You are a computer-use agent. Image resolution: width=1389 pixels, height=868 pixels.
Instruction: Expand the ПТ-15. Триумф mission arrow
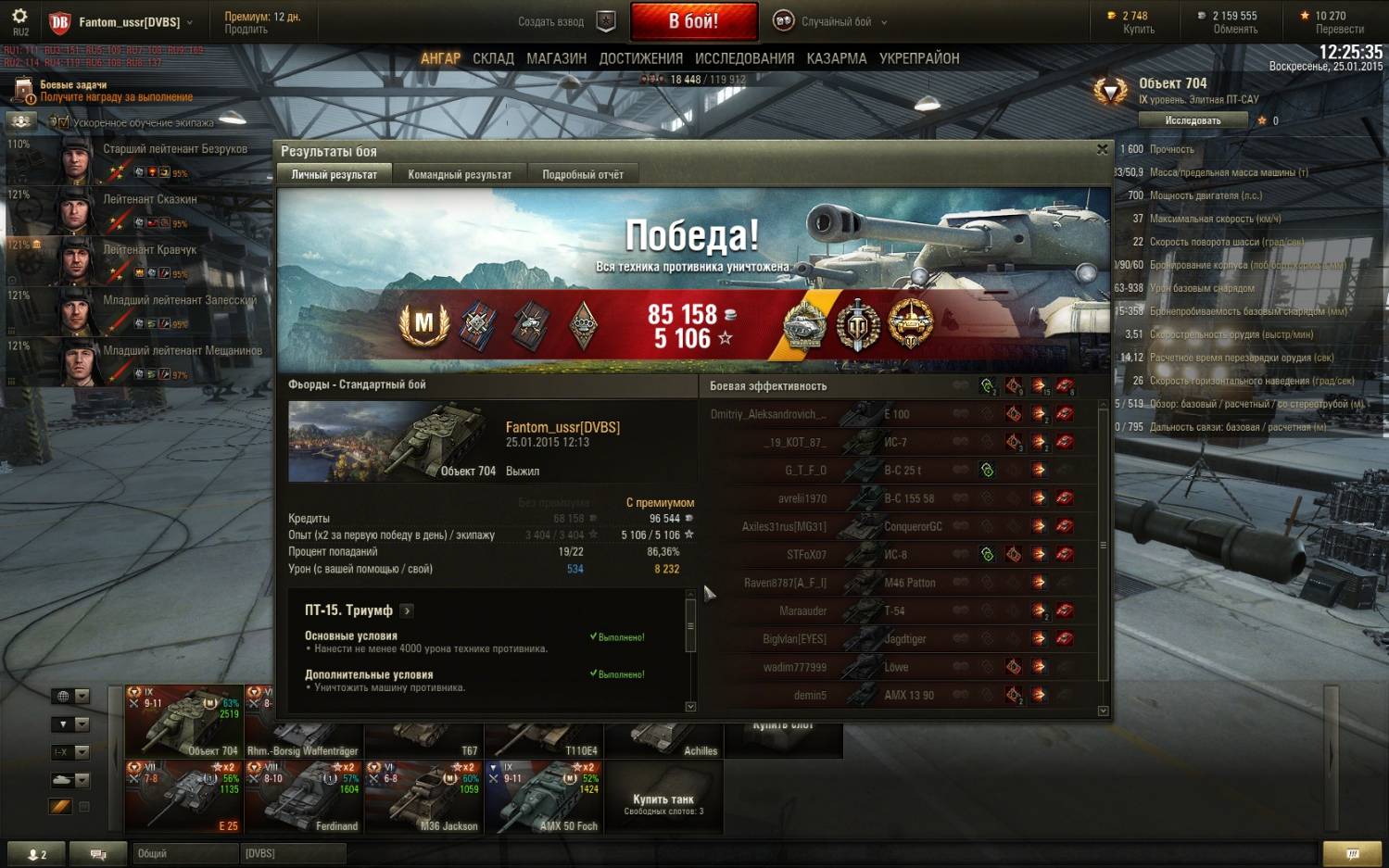pyautogui.click(x=407, y=610)
